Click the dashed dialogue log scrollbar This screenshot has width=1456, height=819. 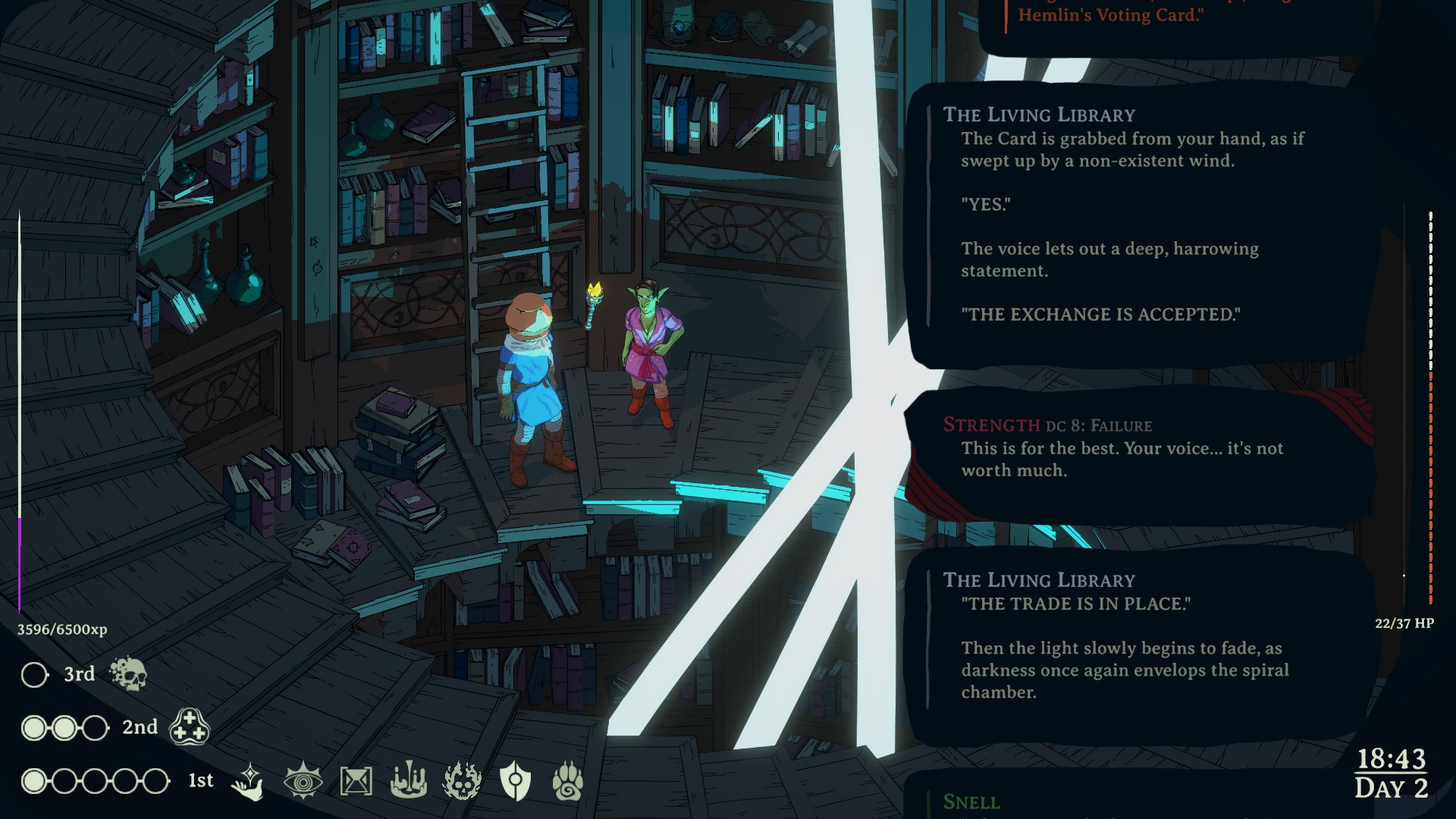(1430, 408)
